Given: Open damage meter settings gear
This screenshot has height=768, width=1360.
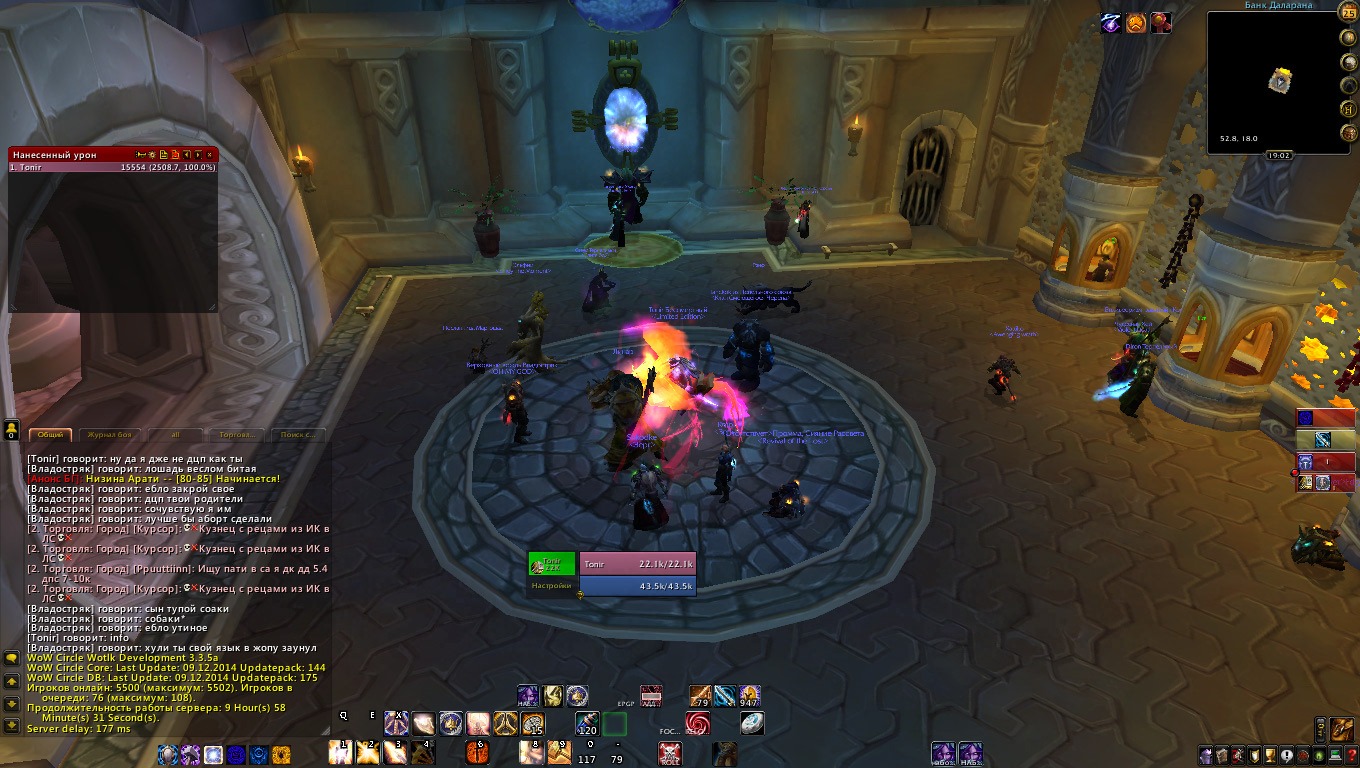Looking at the screenshot, I should (x=150, y=155).
